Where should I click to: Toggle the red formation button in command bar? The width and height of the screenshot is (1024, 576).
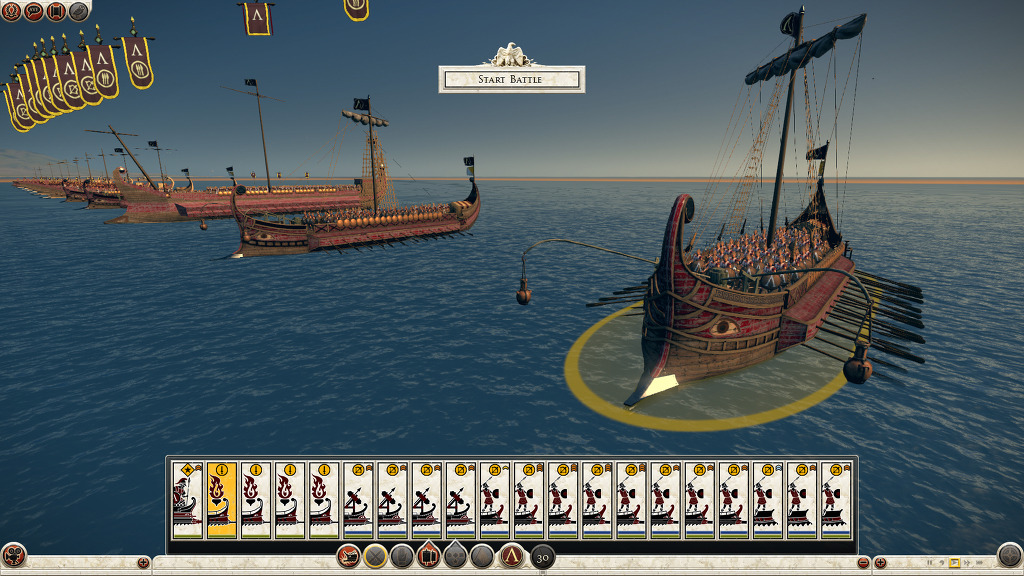click(430, 556)
